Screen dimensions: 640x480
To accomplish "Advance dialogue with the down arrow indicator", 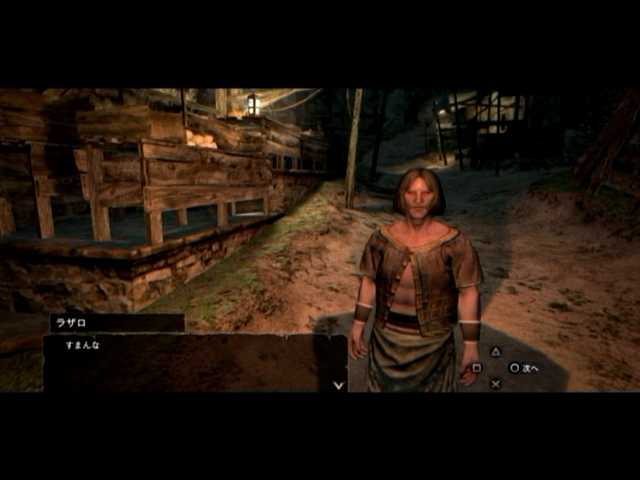I will click(x=338, y=384).
